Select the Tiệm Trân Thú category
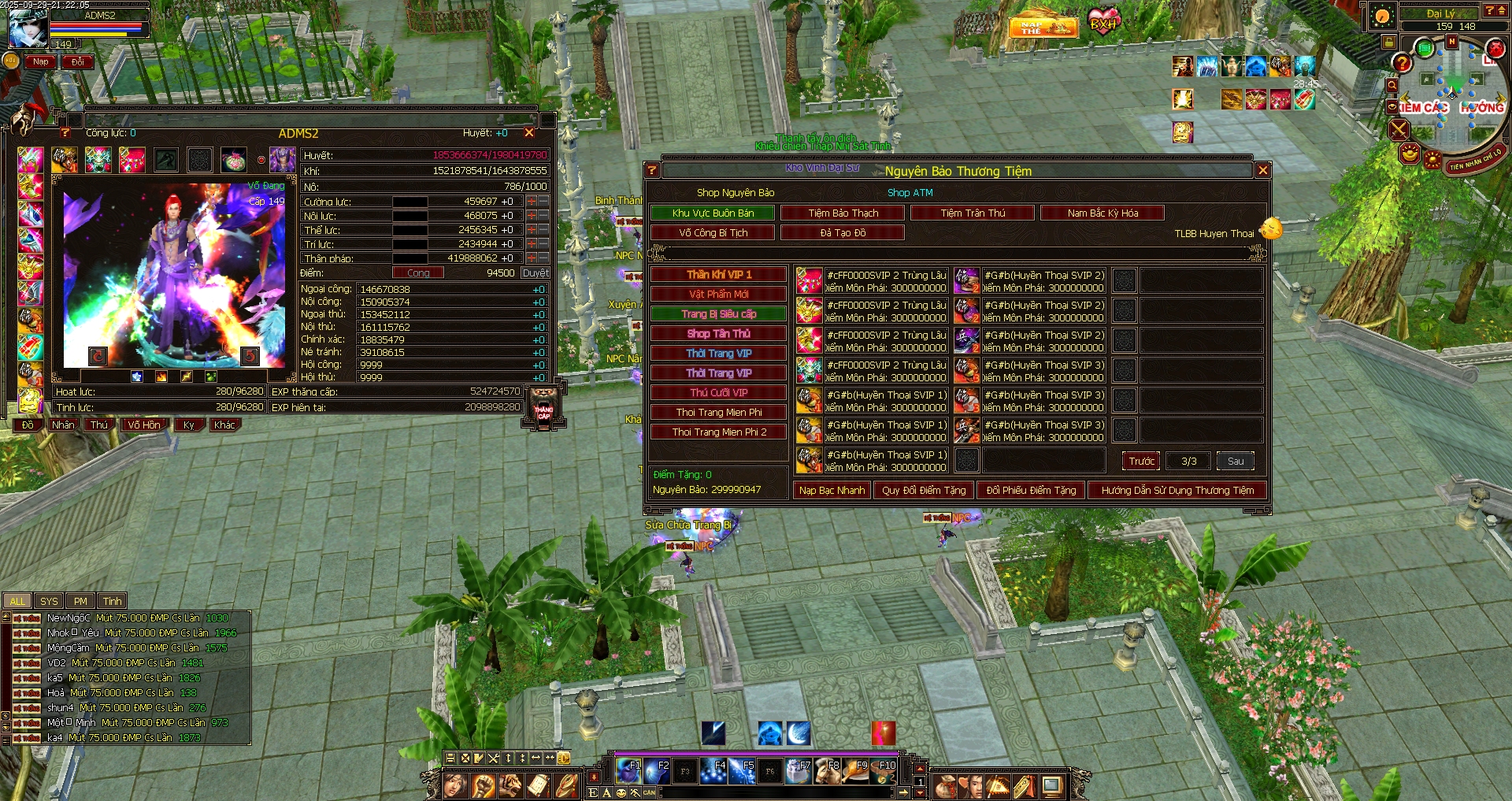1512x801 pixels. pos(973,213)
